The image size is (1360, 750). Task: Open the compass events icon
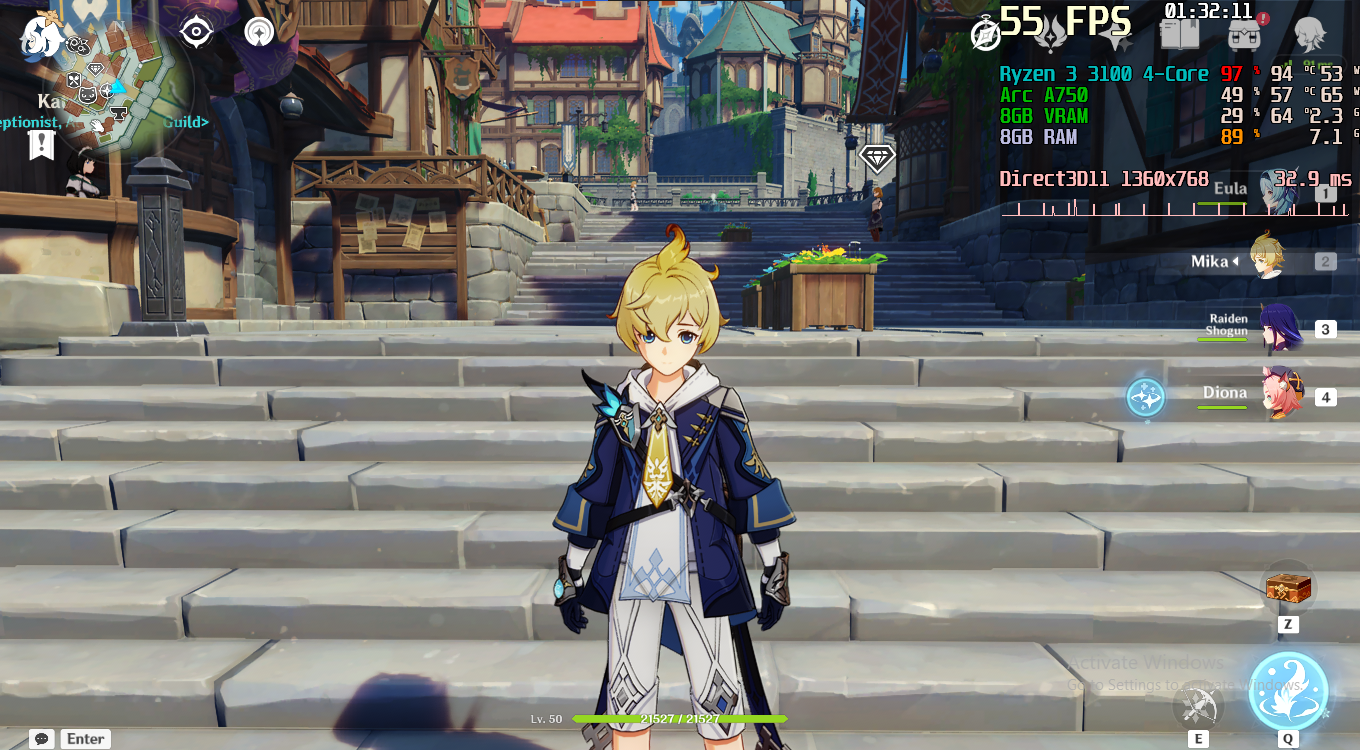coord(986,35)
